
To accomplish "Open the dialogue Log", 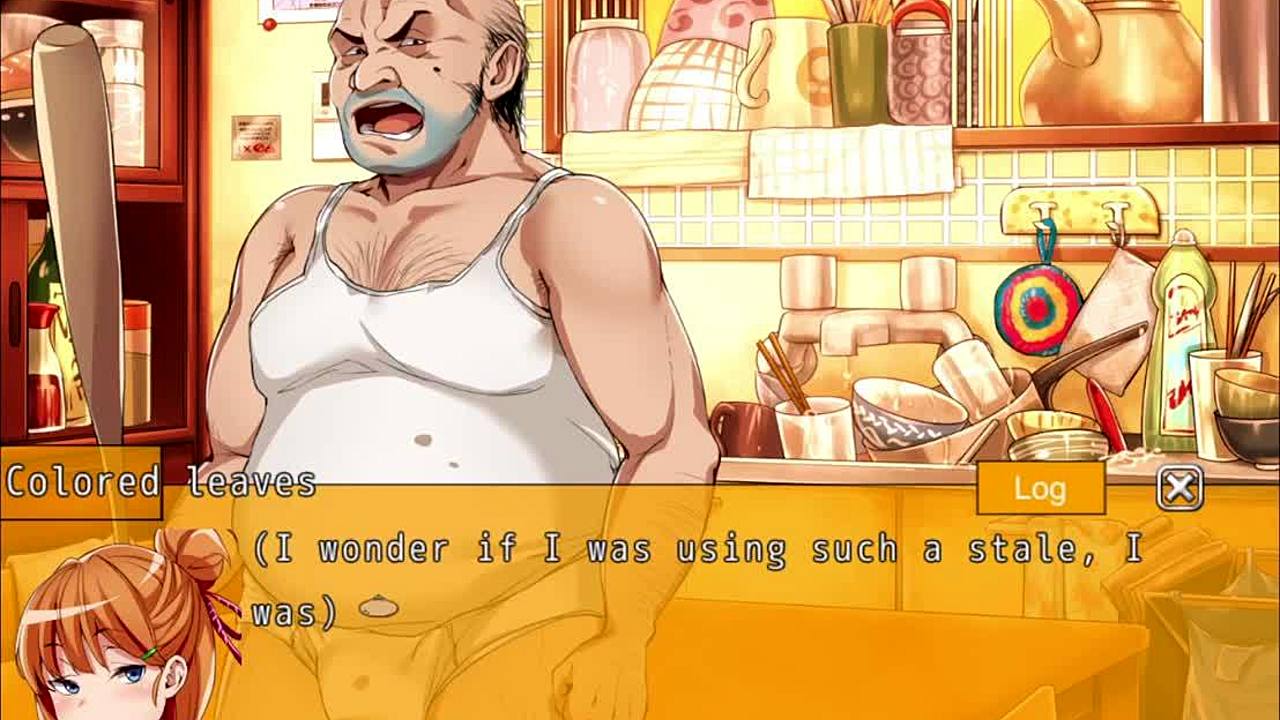I will click(x=1040, y=489).
